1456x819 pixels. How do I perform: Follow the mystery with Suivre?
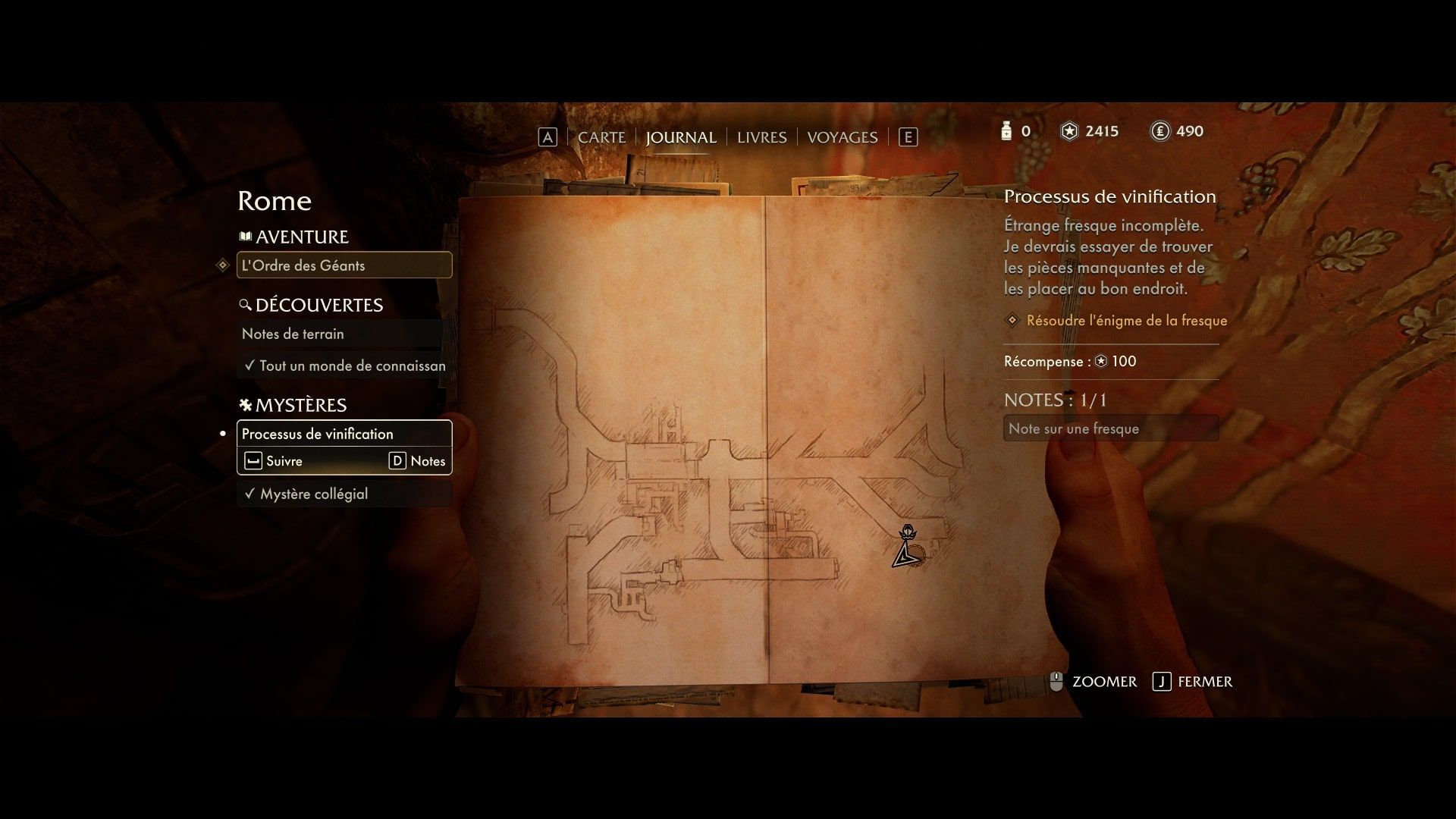coord(275,461)
